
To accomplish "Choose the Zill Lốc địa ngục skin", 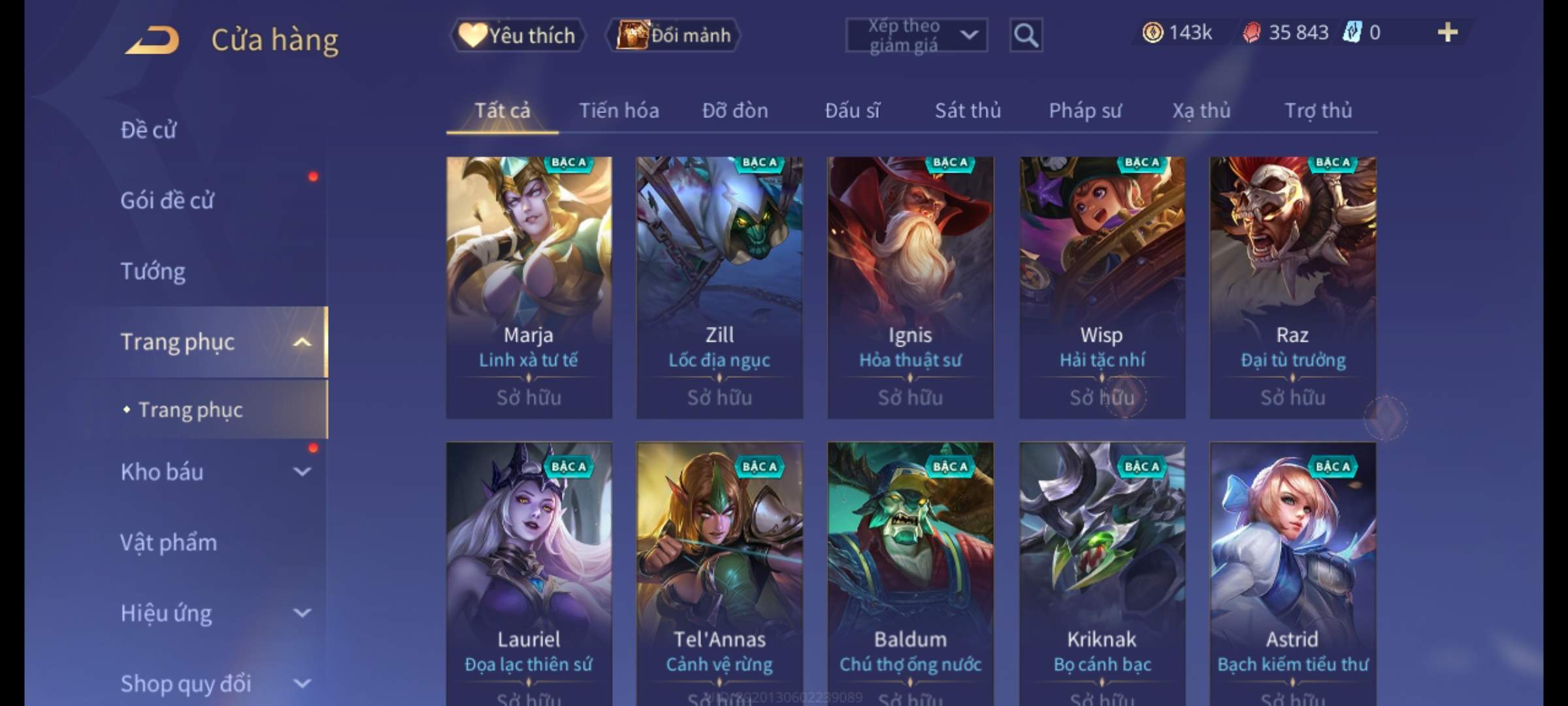I will tap(719, 288).
